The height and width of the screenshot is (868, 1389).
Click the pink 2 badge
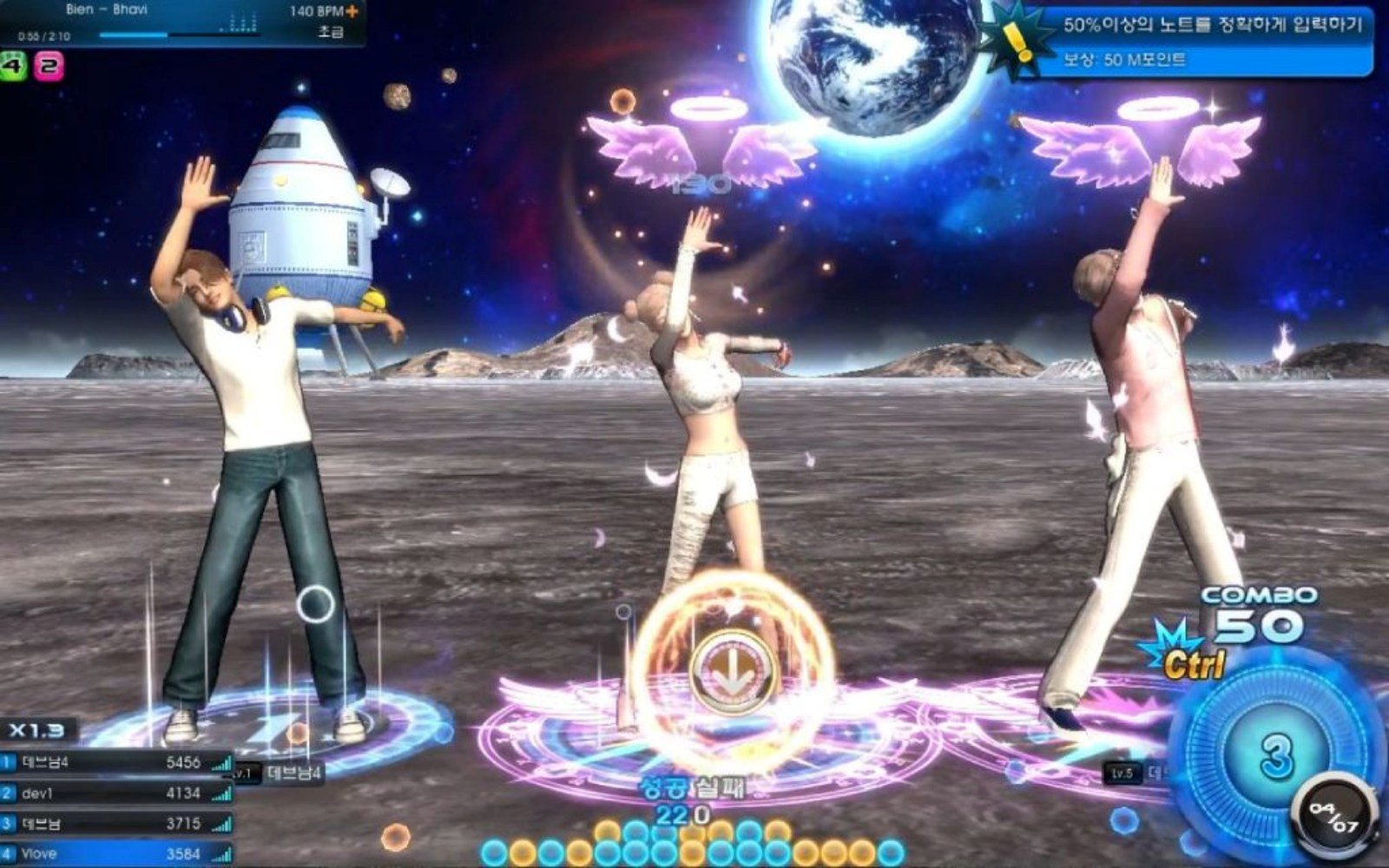click(x=49, y=65)
